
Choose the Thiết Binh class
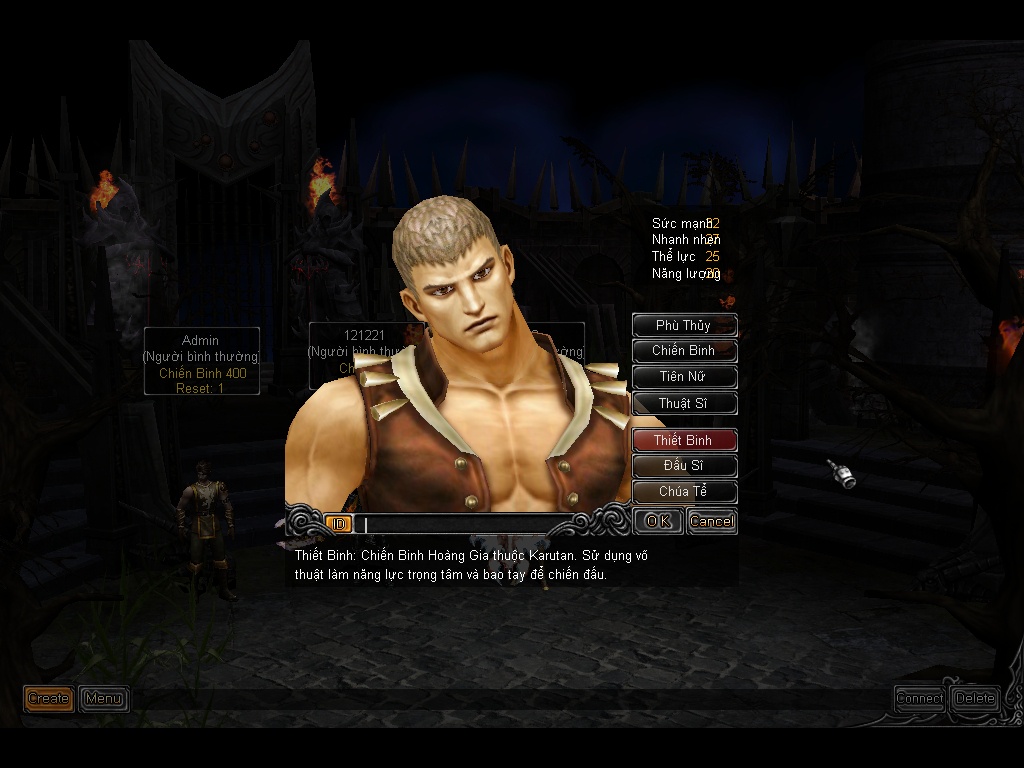pyautogui.click(x=684, y=440)
